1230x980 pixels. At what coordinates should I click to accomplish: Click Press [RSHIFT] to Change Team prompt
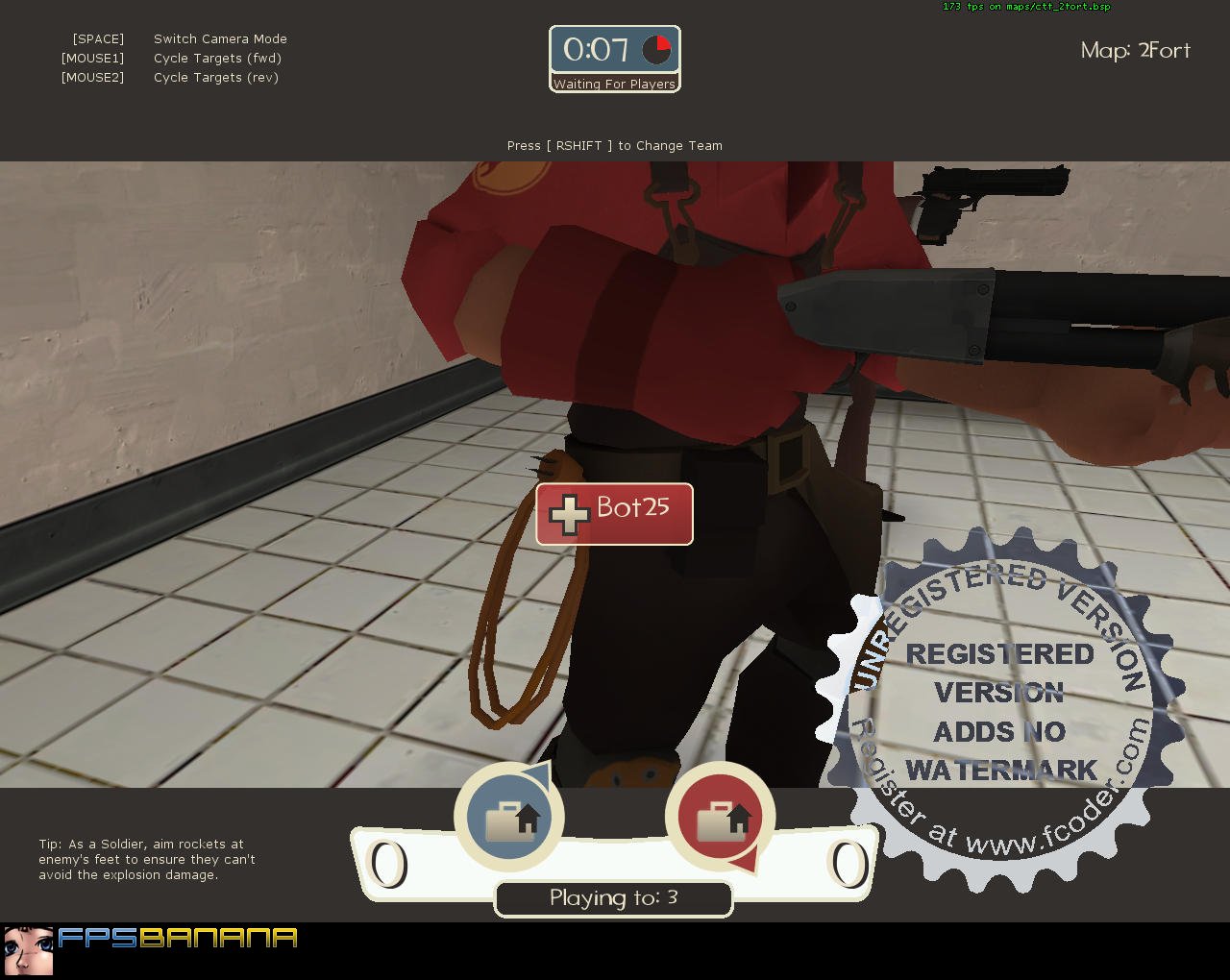click(614, 145)
